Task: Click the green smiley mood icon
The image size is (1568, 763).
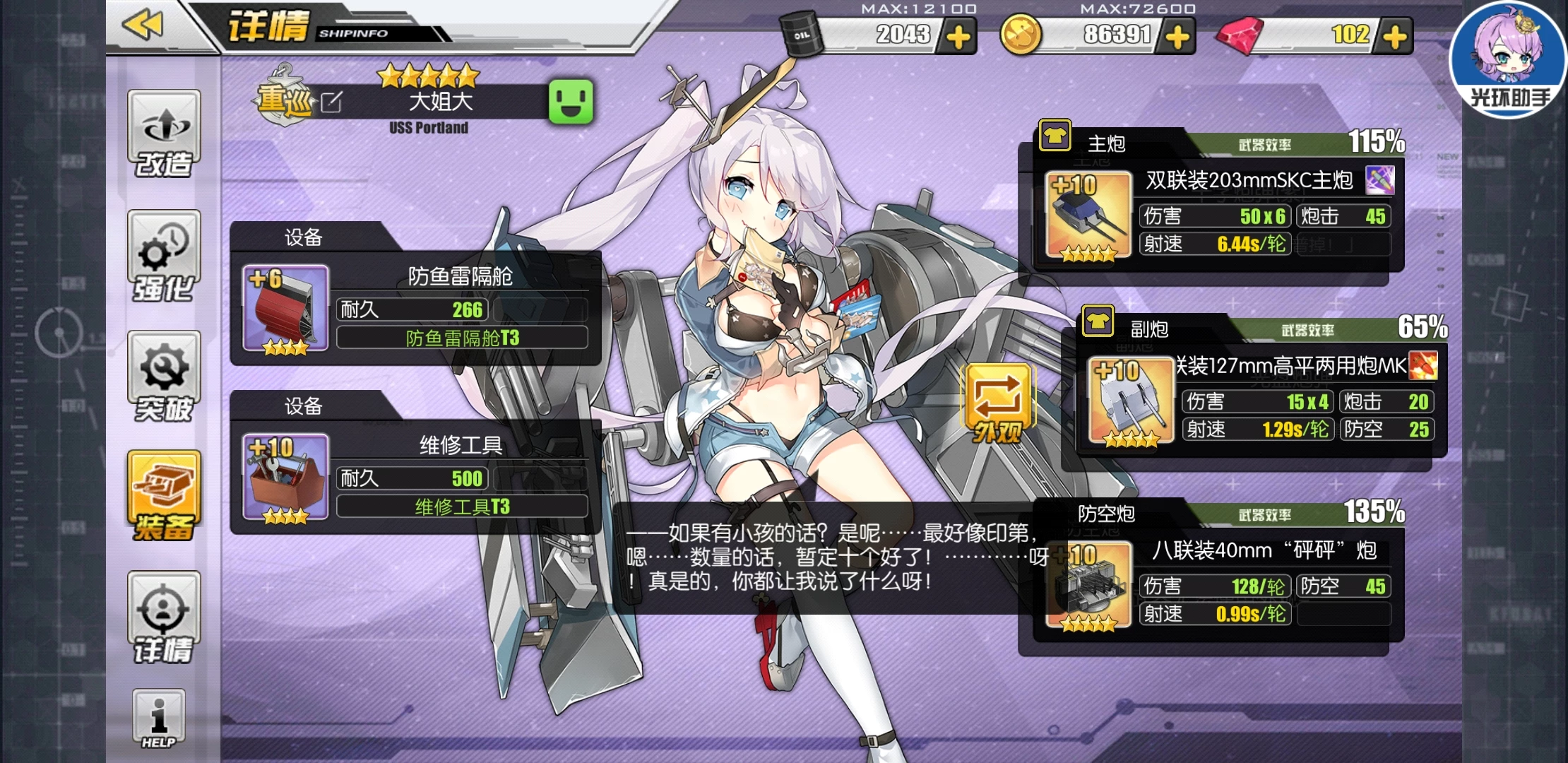Action: tap(571, 102)
